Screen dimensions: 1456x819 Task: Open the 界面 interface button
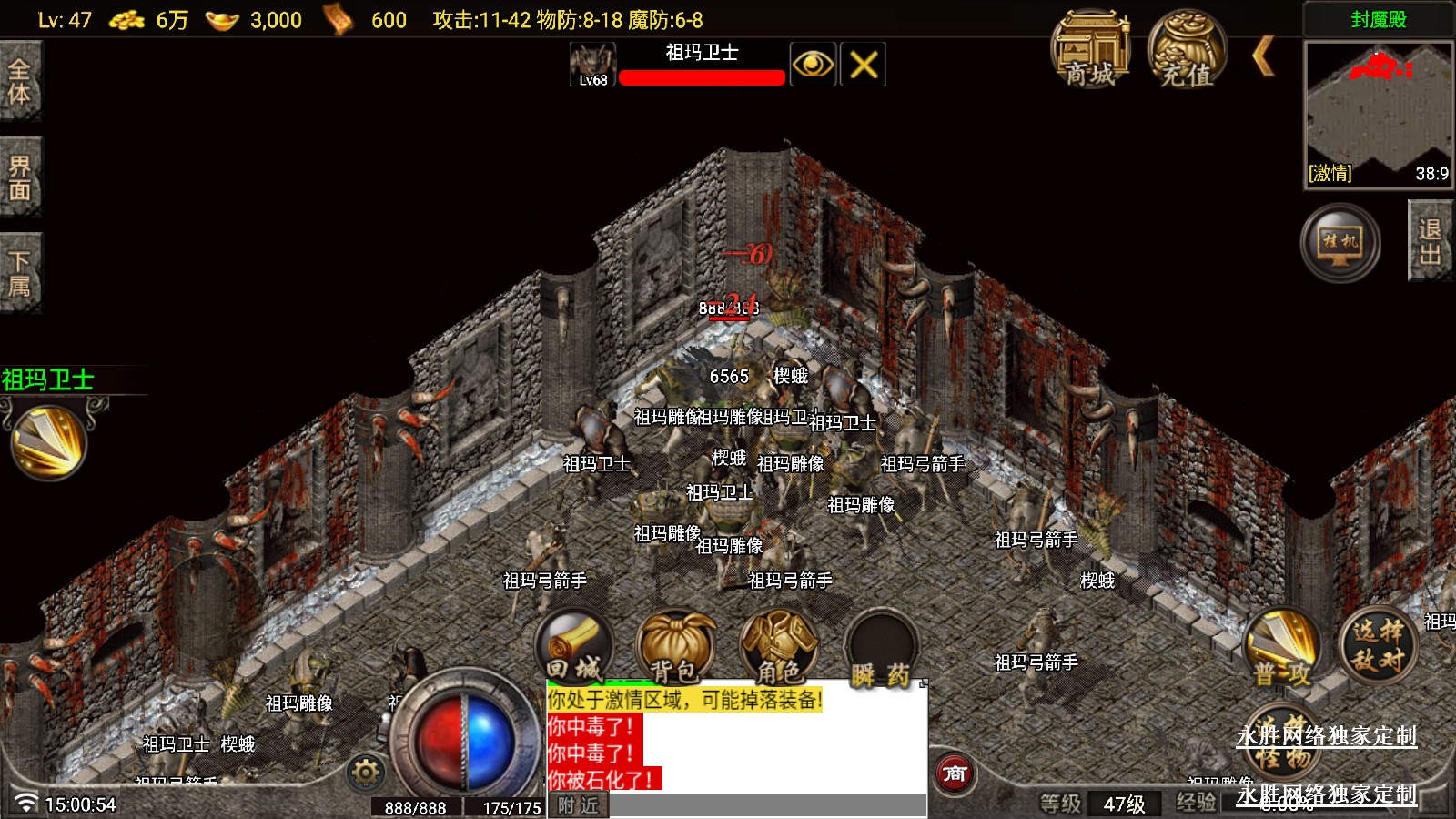[x=20, y=177]
